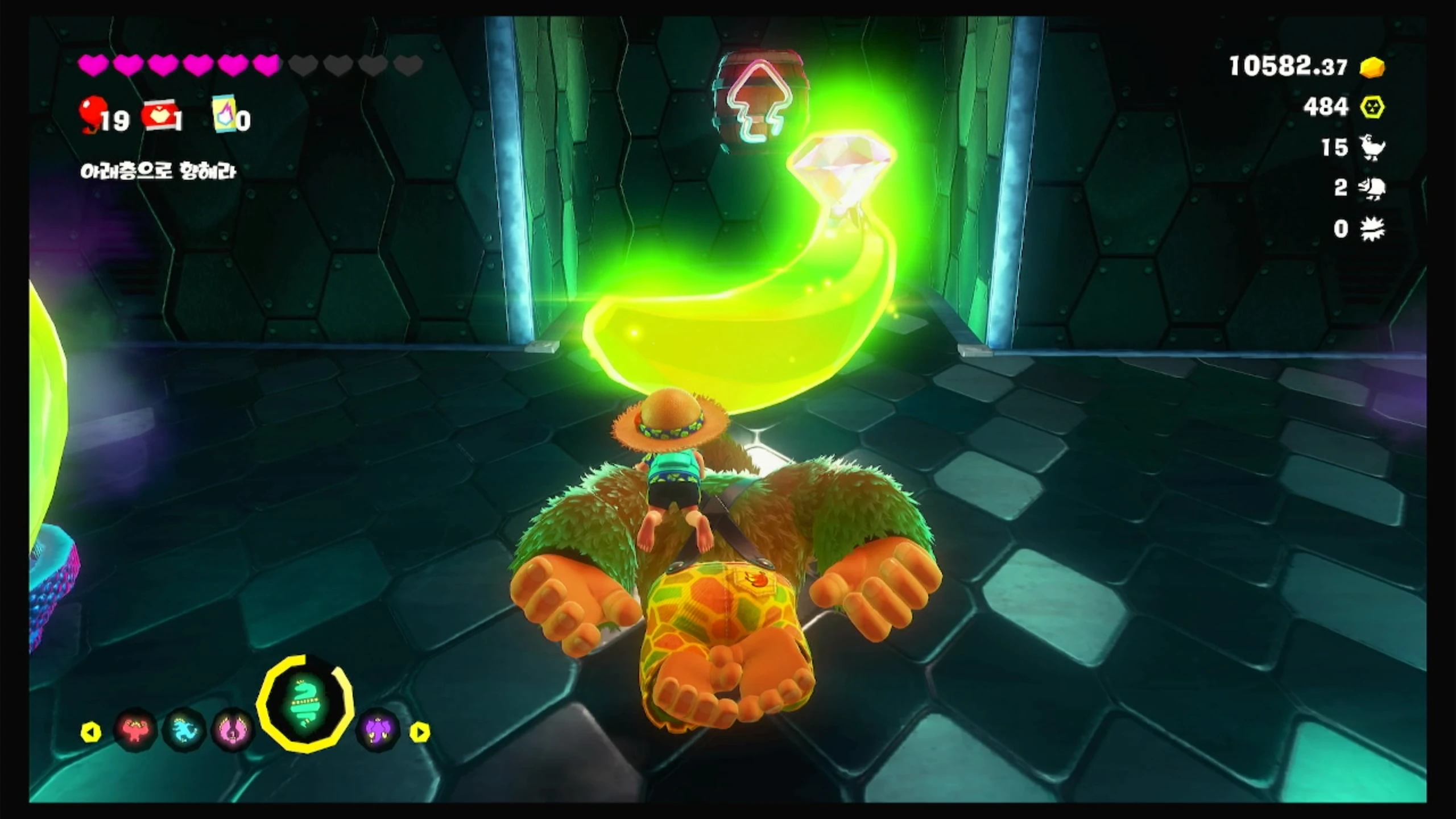Click the white ostrich fossil icon
The width and height of the screenshot is (1456, 819).
(x=1372, y=148)
